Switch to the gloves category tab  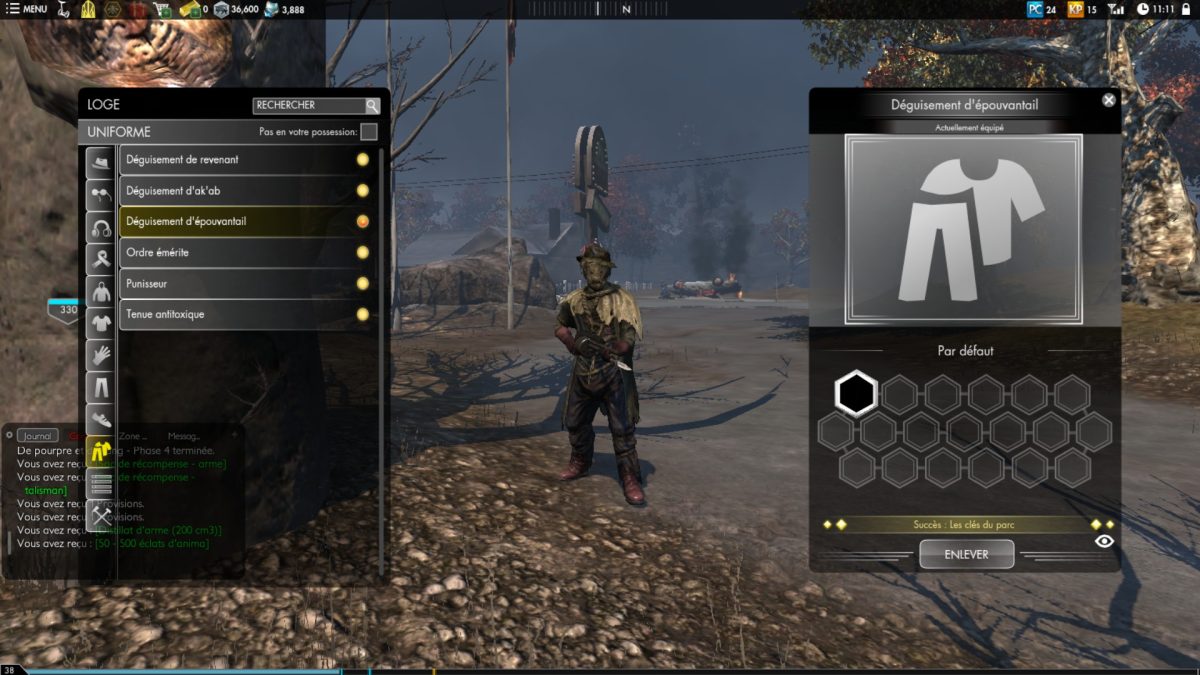tap(100, 355)
